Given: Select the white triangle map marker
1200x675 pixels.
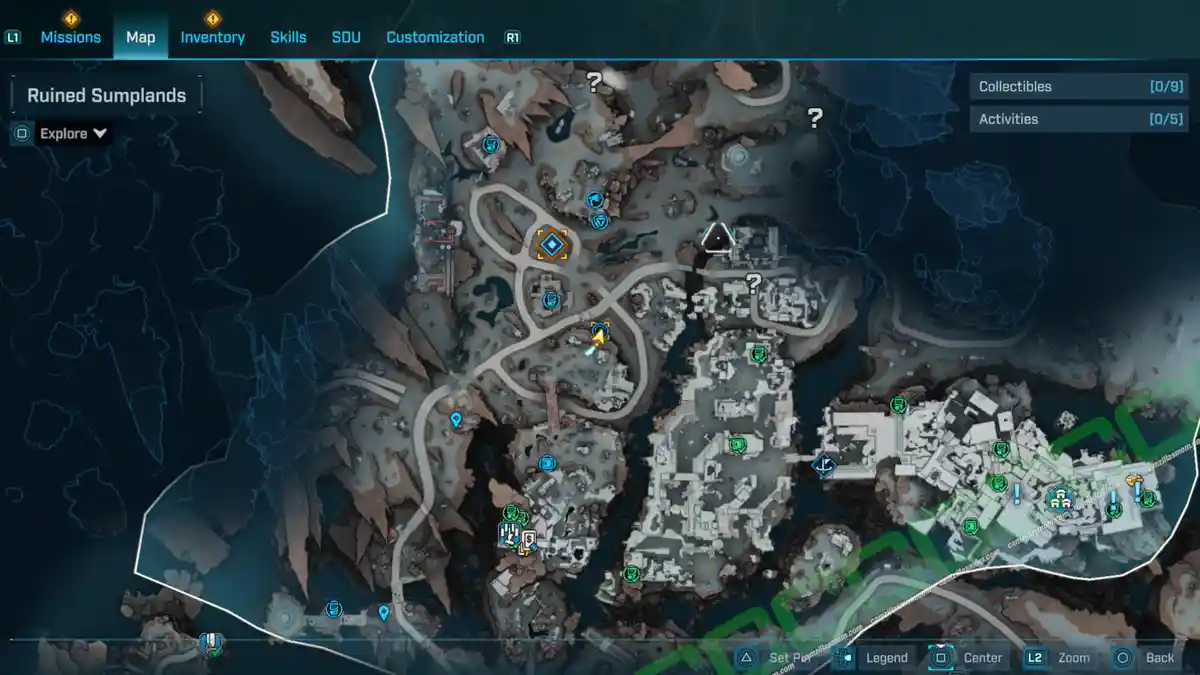Looking at the screenshot, I should [717, 237].
